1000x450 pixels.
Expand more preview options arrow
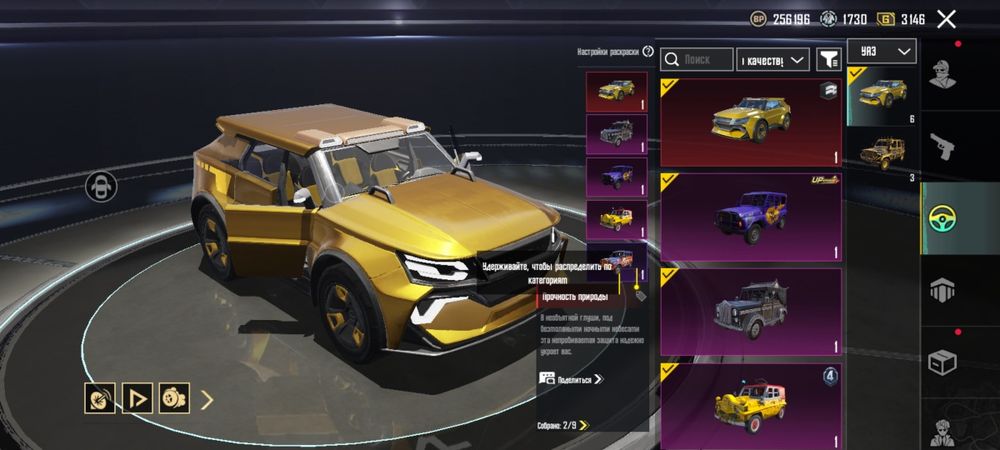click(x=208, y=400)
